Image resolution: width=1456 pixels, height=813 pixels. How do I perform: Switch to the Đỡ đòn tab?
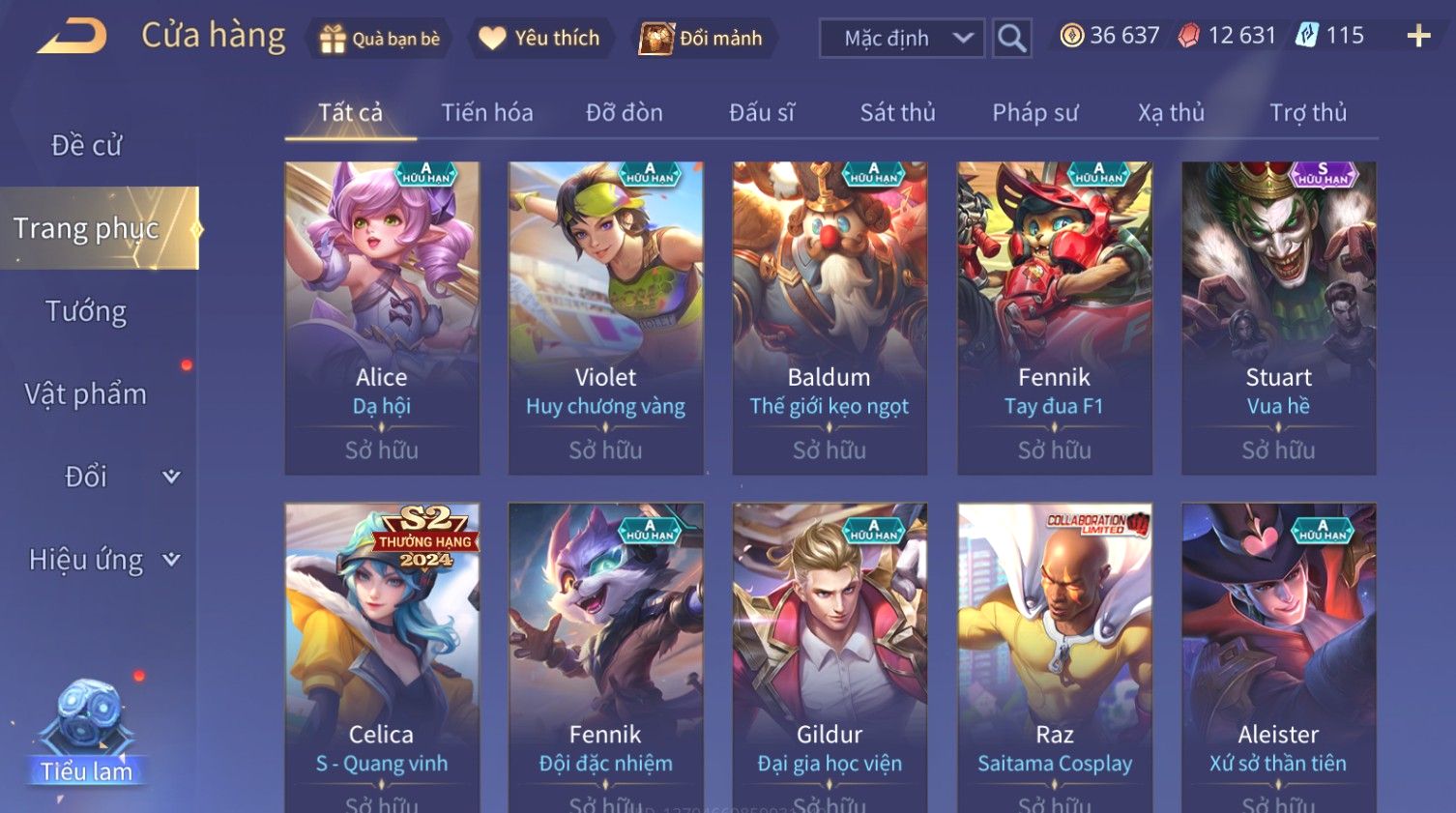coord(624,113)
